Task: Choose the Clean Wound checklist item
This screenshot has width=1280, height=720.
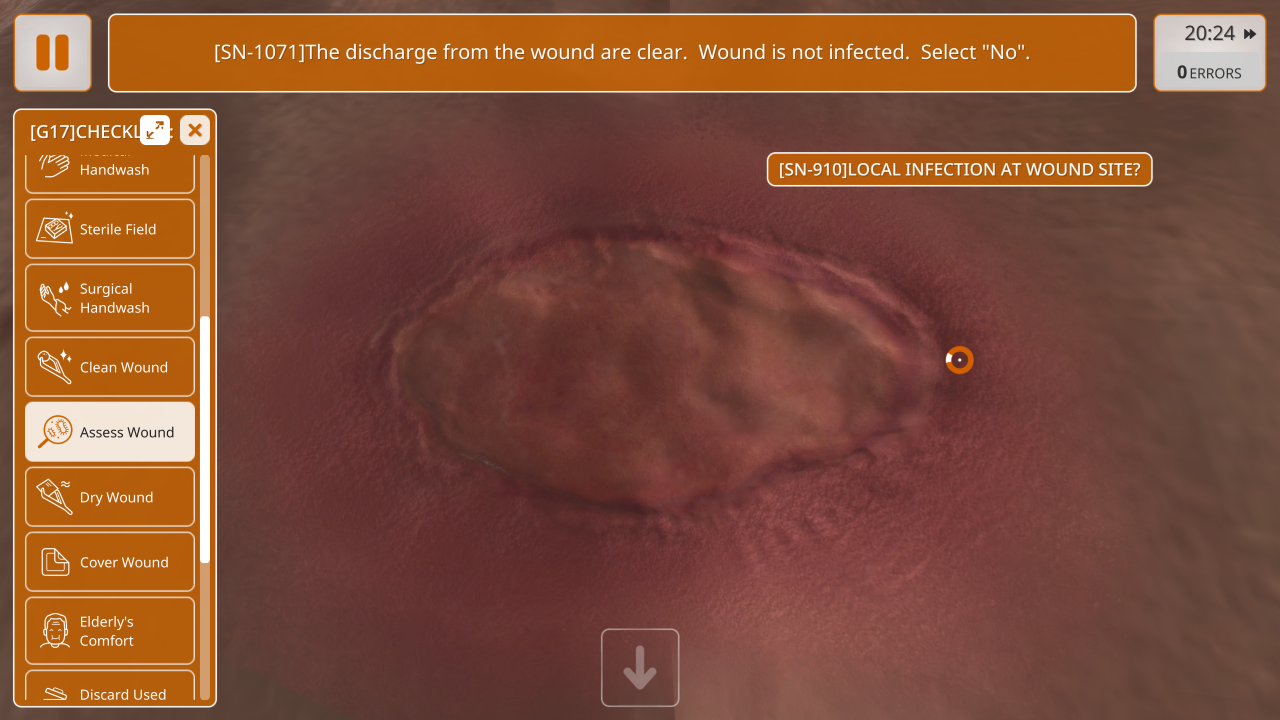Action: 110,367
